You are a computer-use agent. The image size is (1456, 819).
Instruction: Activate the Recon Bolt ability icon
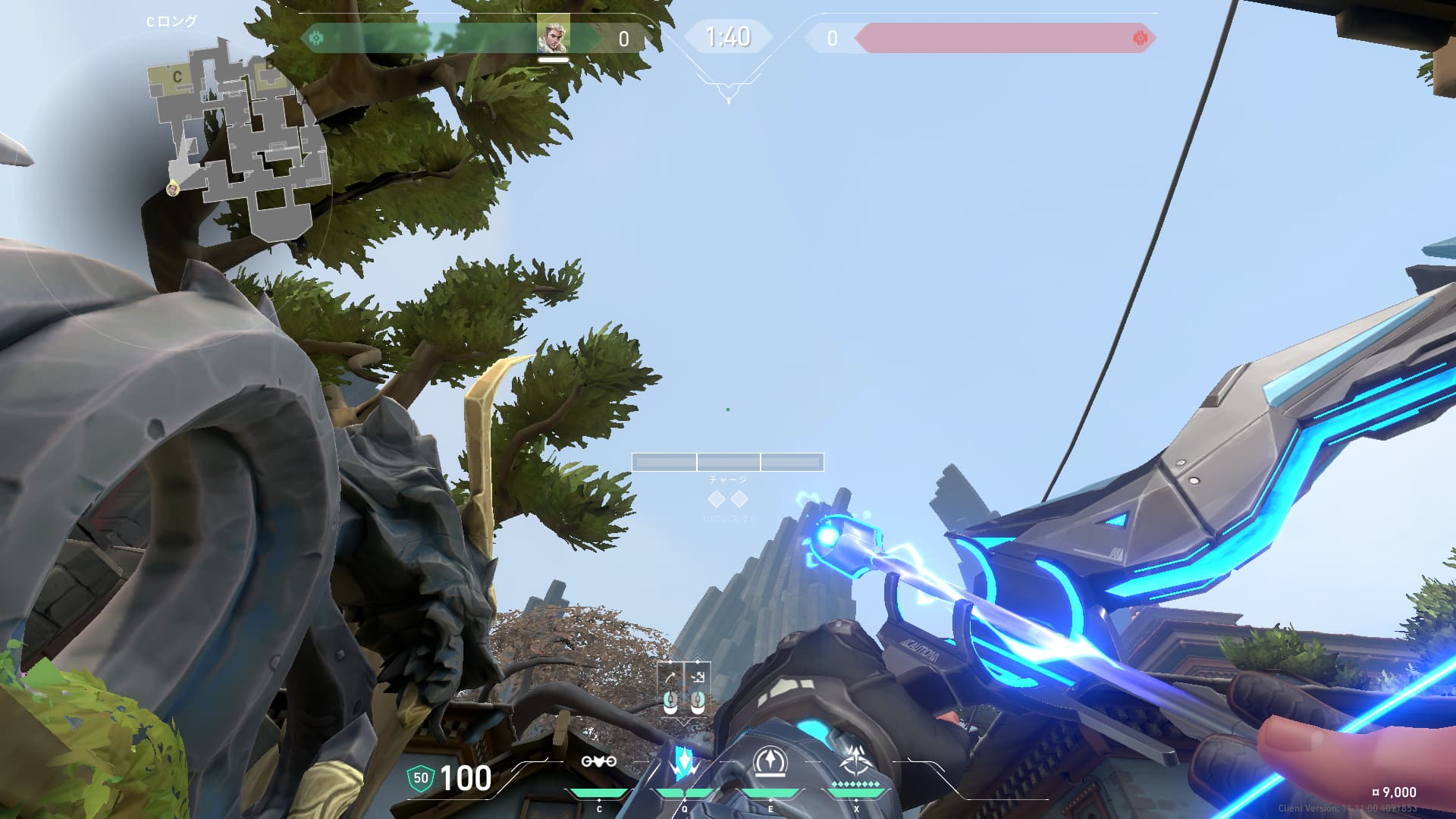(770, 762)
